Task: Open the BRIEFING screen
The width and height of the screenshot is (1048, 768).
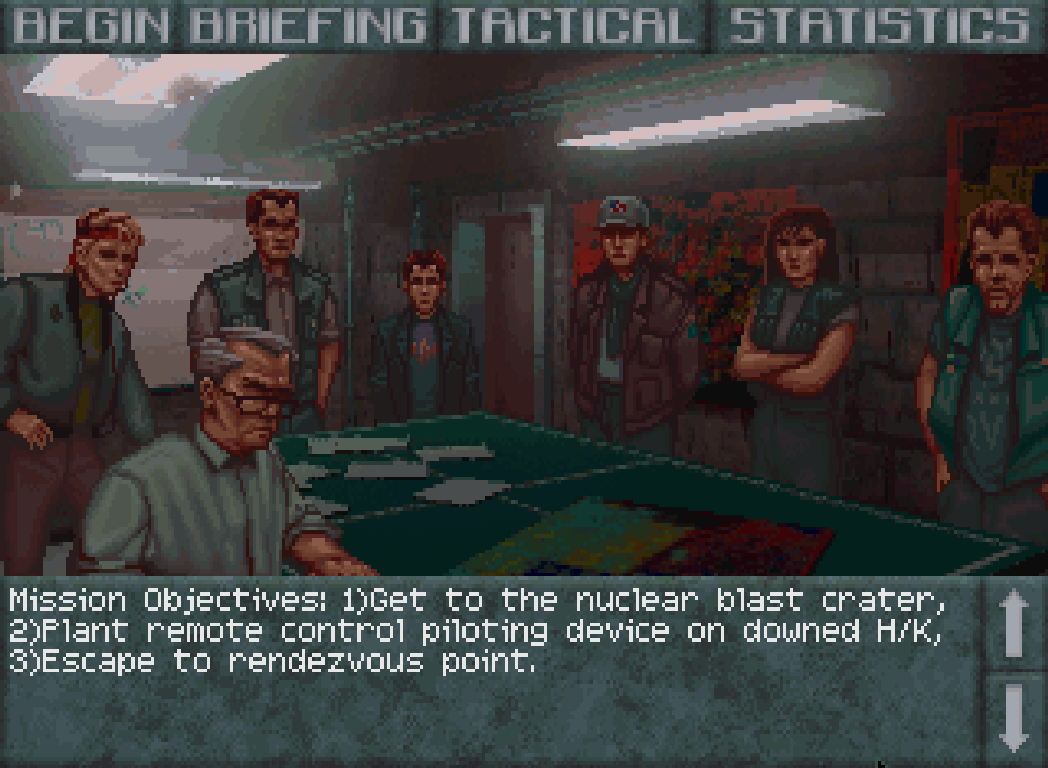Action: (308, 26)
